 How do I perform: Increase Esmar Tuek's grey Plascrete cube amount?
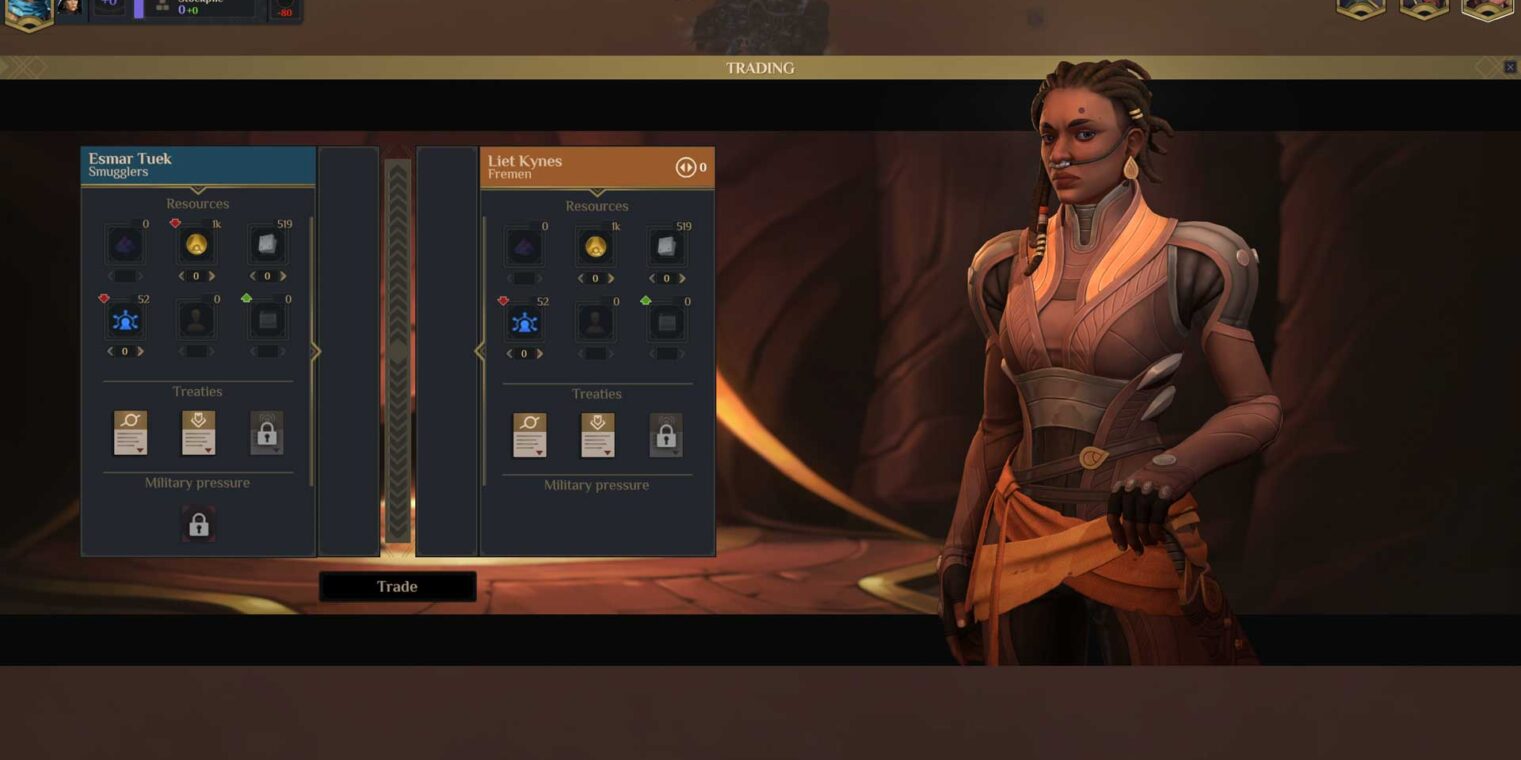283,276
